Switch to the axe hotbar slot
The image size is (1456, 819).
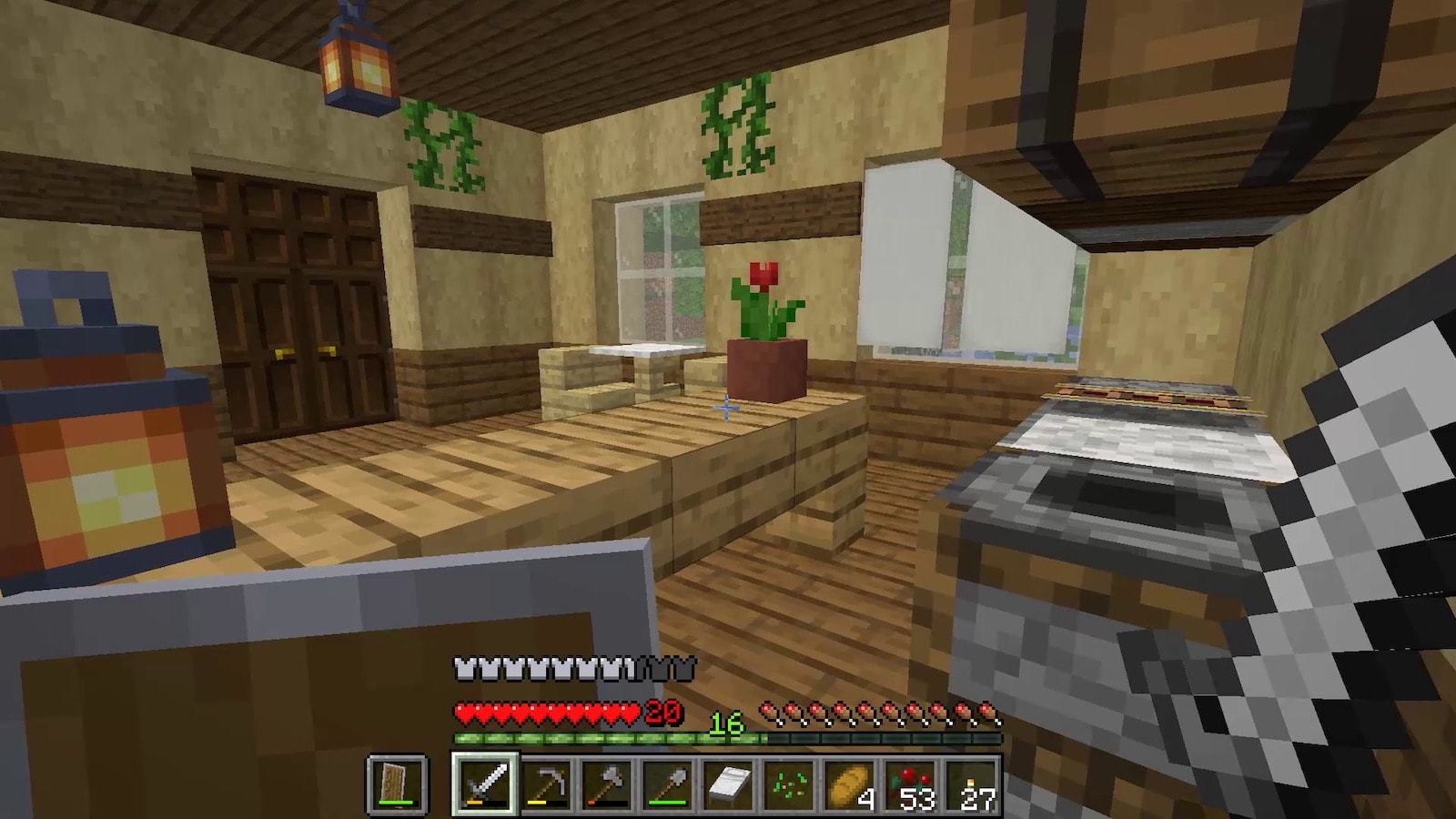coord(607,784)
